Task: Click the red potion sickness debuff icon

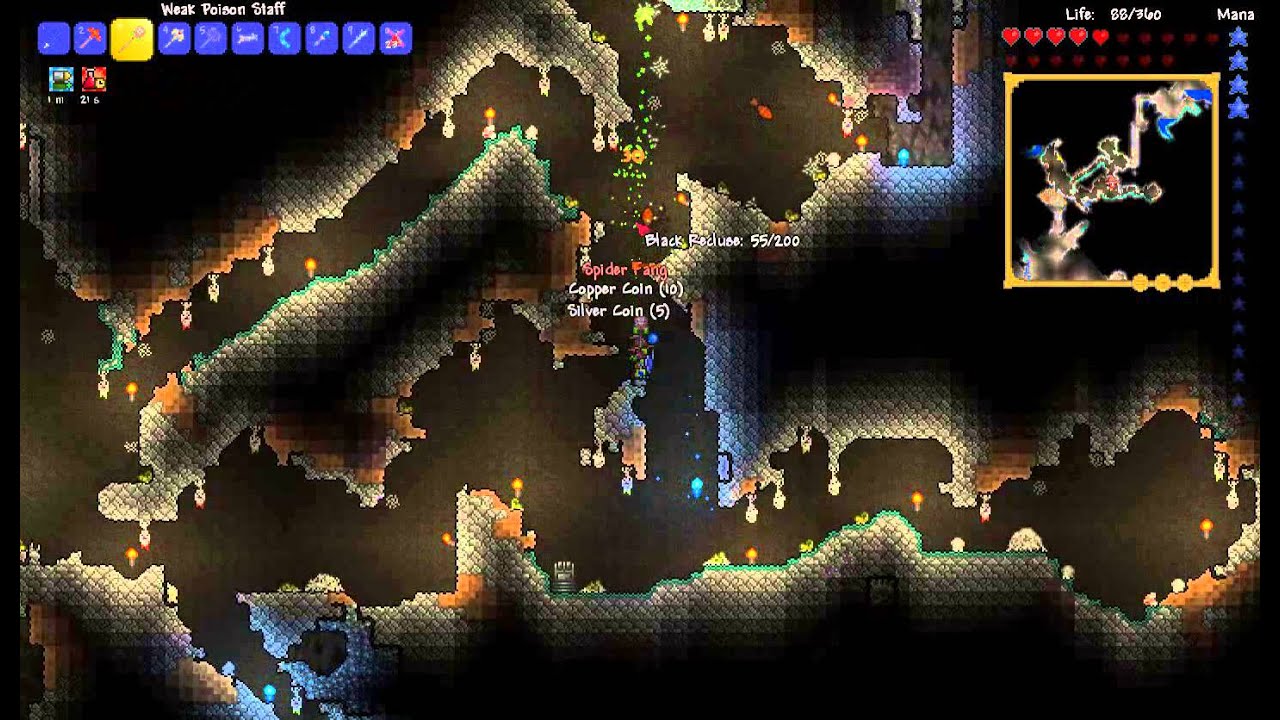Action: coord(94,79)
